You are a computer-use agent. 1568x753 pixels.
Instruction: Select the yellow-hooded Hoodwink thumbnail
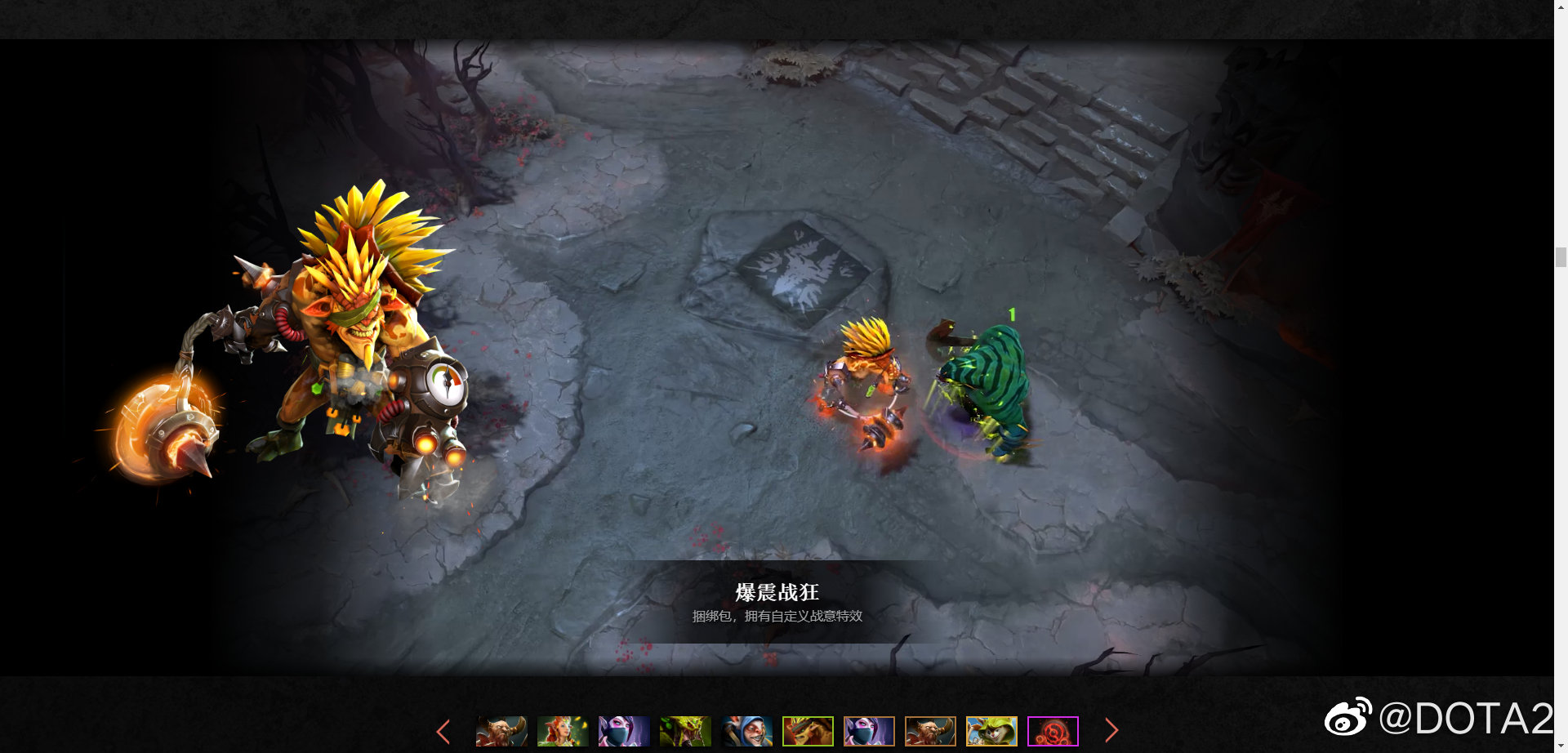point(991,731)
